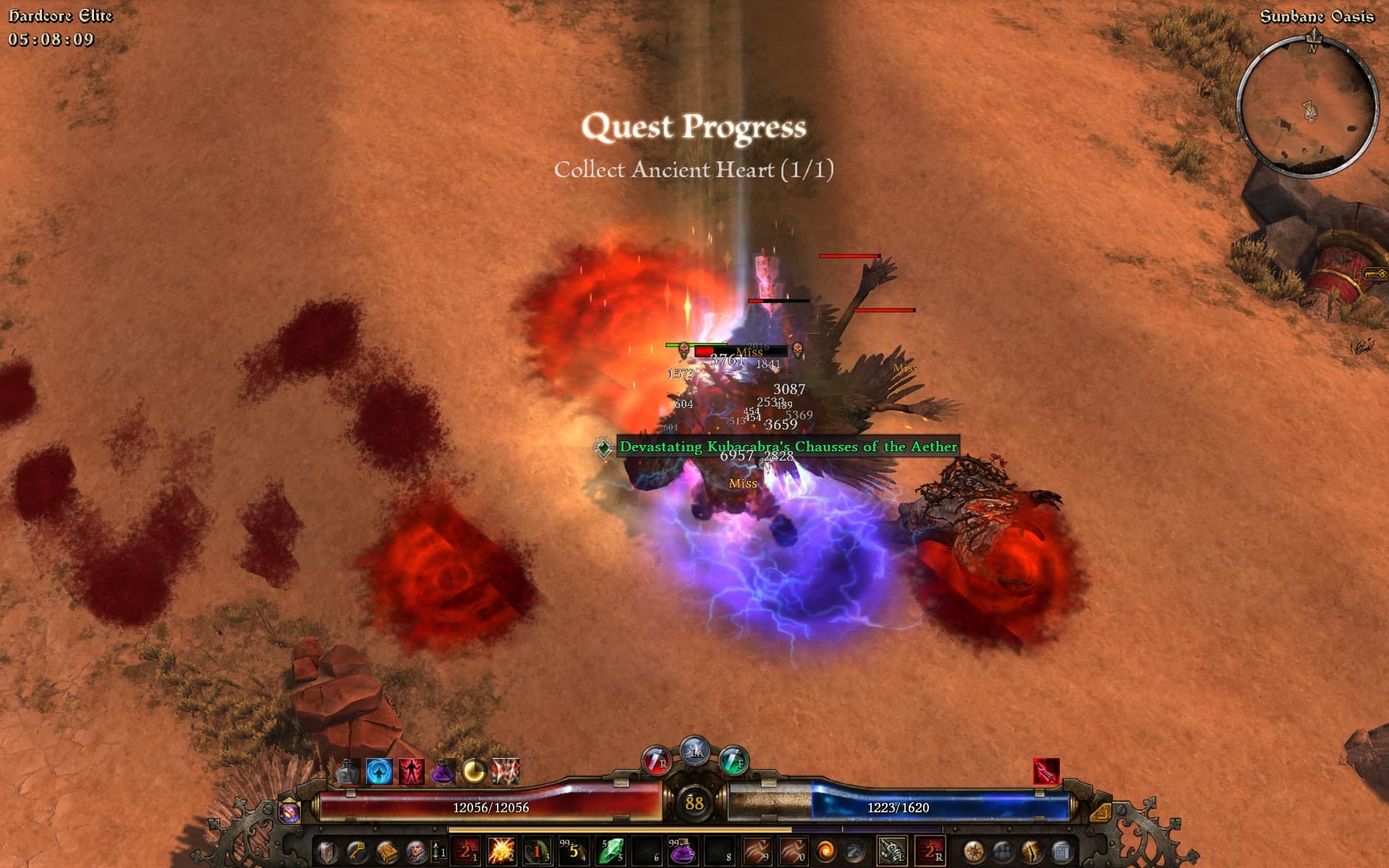
Task: Toggle the gold arrow corner button
Action: 1100,812
